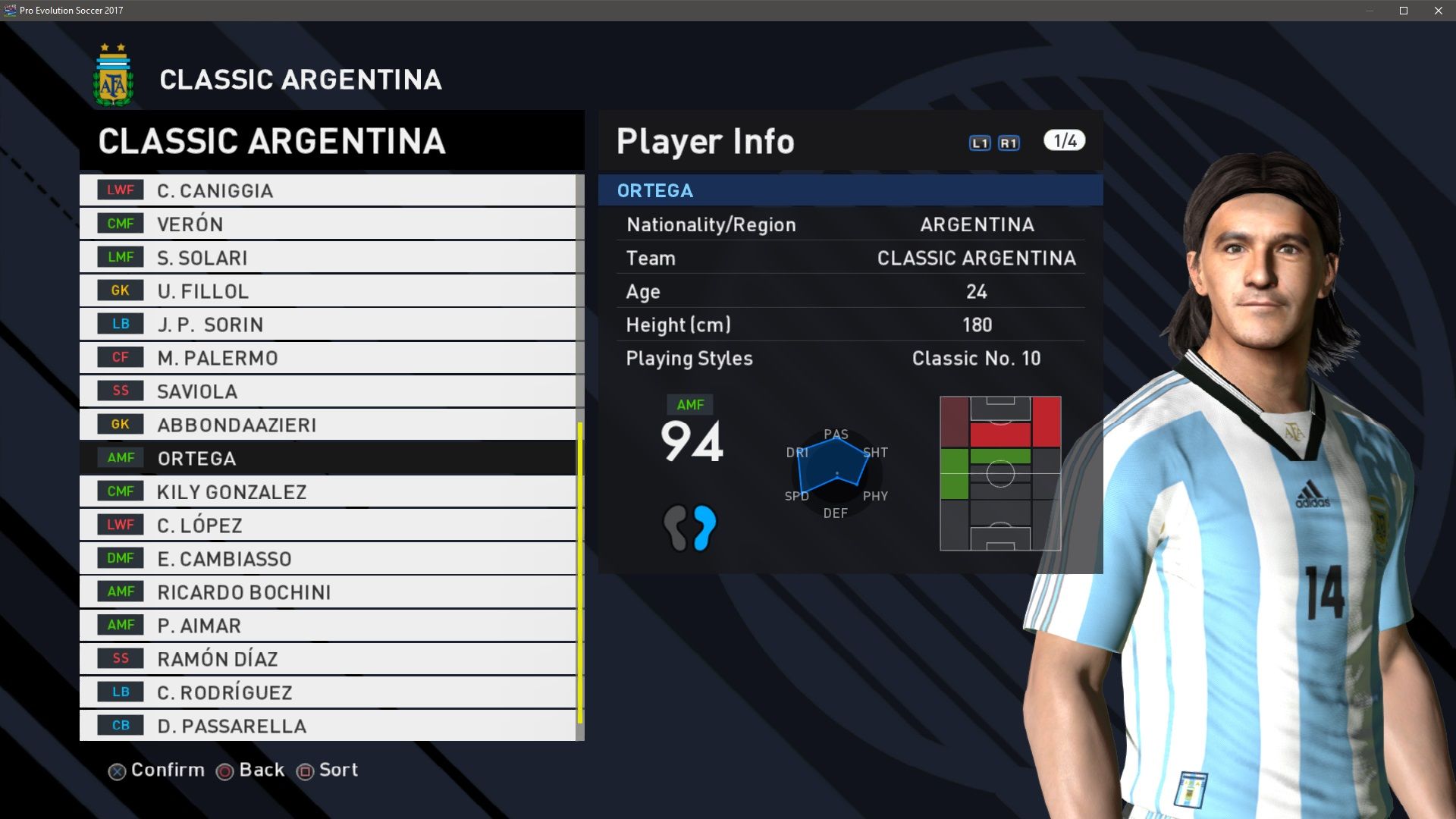Choose P. Aimar row
Image resolution: width=1456 pixels, height=819 pixels.
328,625
